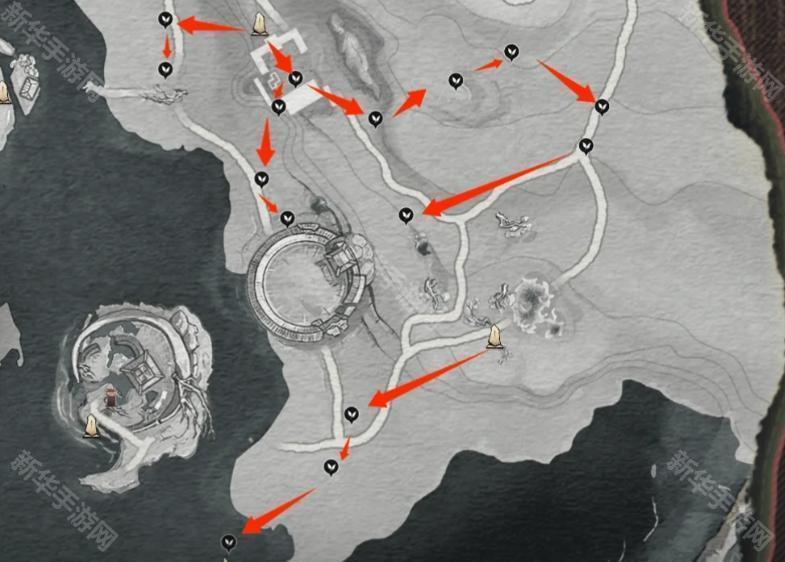Select the plant marker touching the large ring arena
This screenshot has width=785, height=562.
click(x=287, y=218)
